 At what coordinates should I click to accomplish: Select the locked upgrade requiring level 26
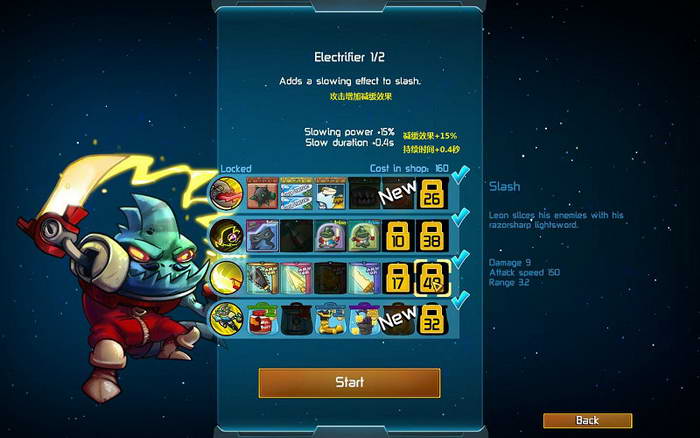434,193
